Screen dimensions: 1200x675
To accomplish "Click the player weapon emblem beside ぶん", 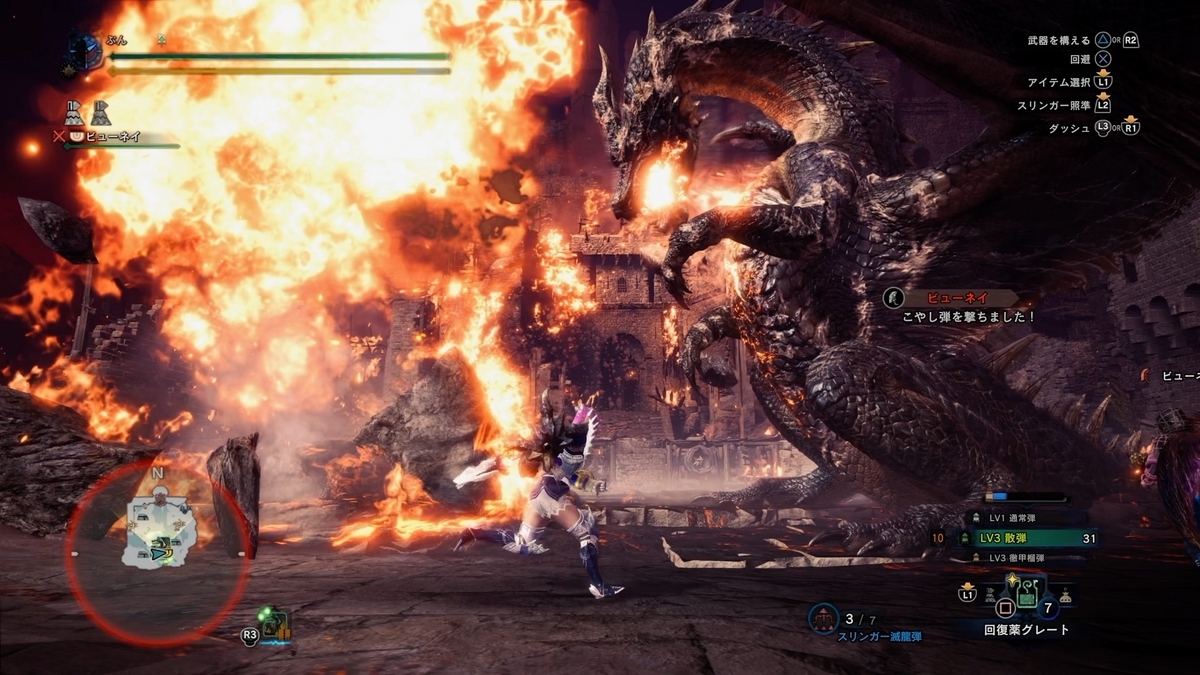I will pyautogui.click(x=85, y=52).
